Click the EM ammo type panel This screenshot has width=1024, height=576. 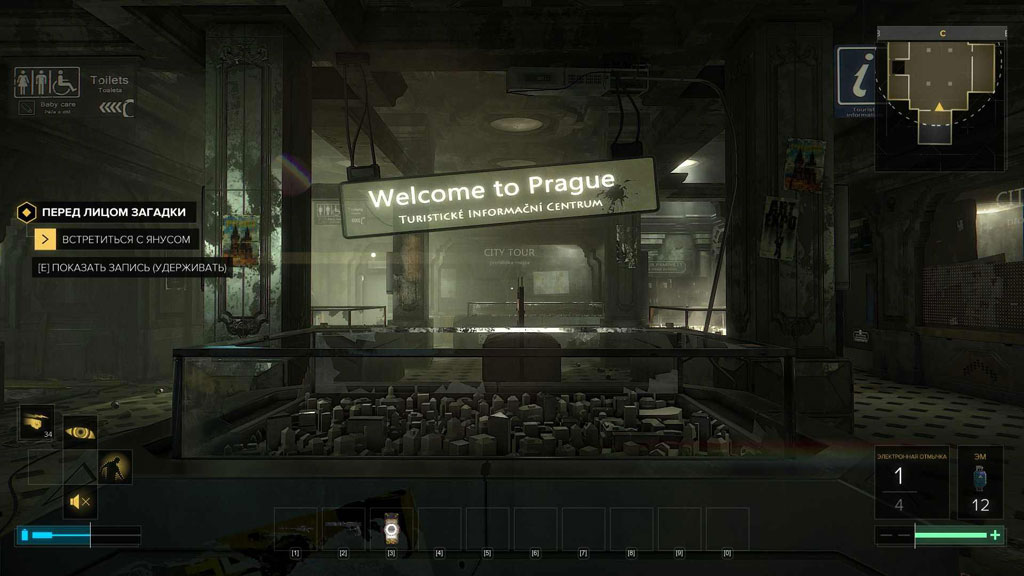980,482
